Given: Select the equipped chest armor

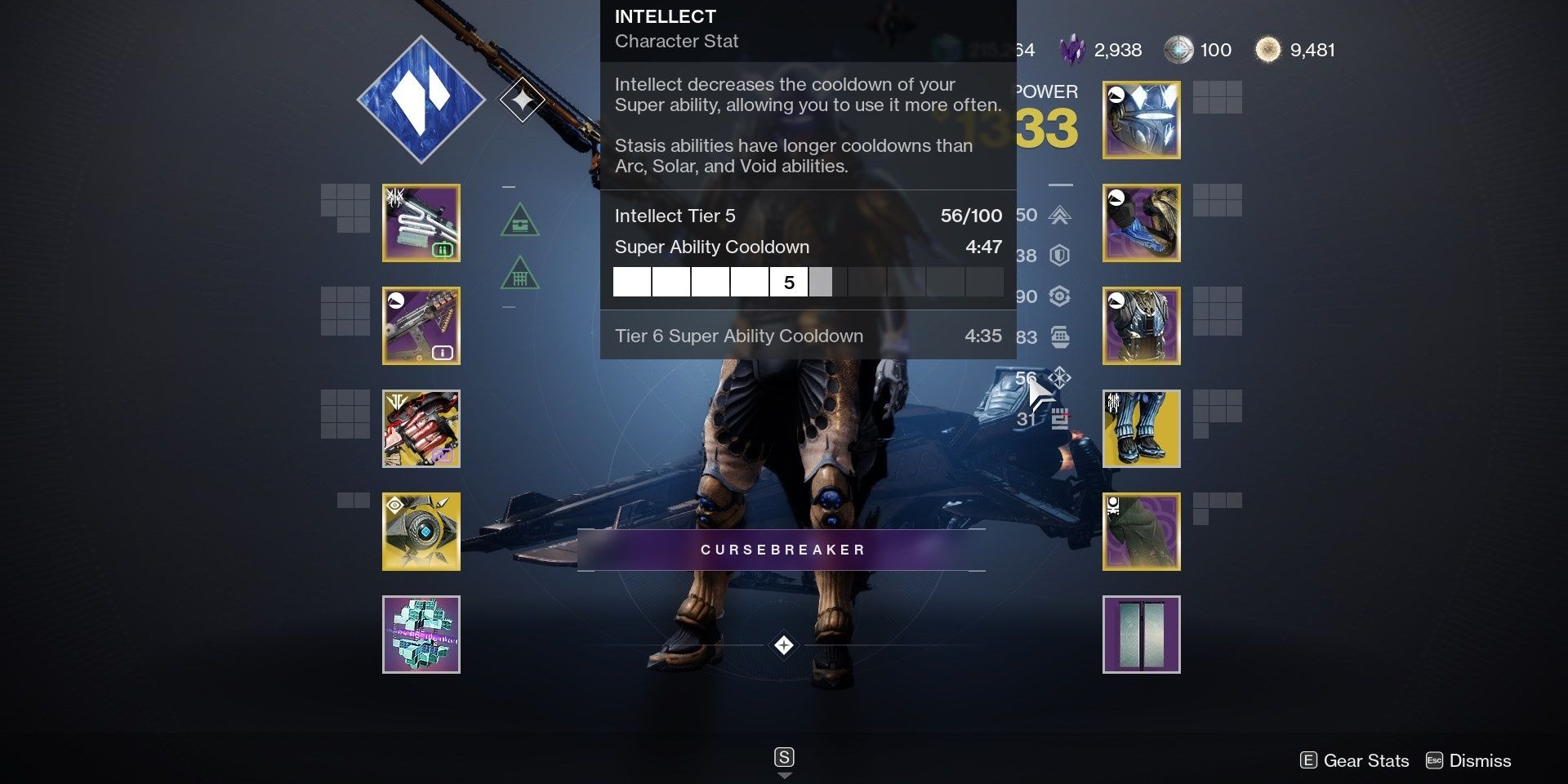Looking at the screenshot, I should click(1141, 325).
